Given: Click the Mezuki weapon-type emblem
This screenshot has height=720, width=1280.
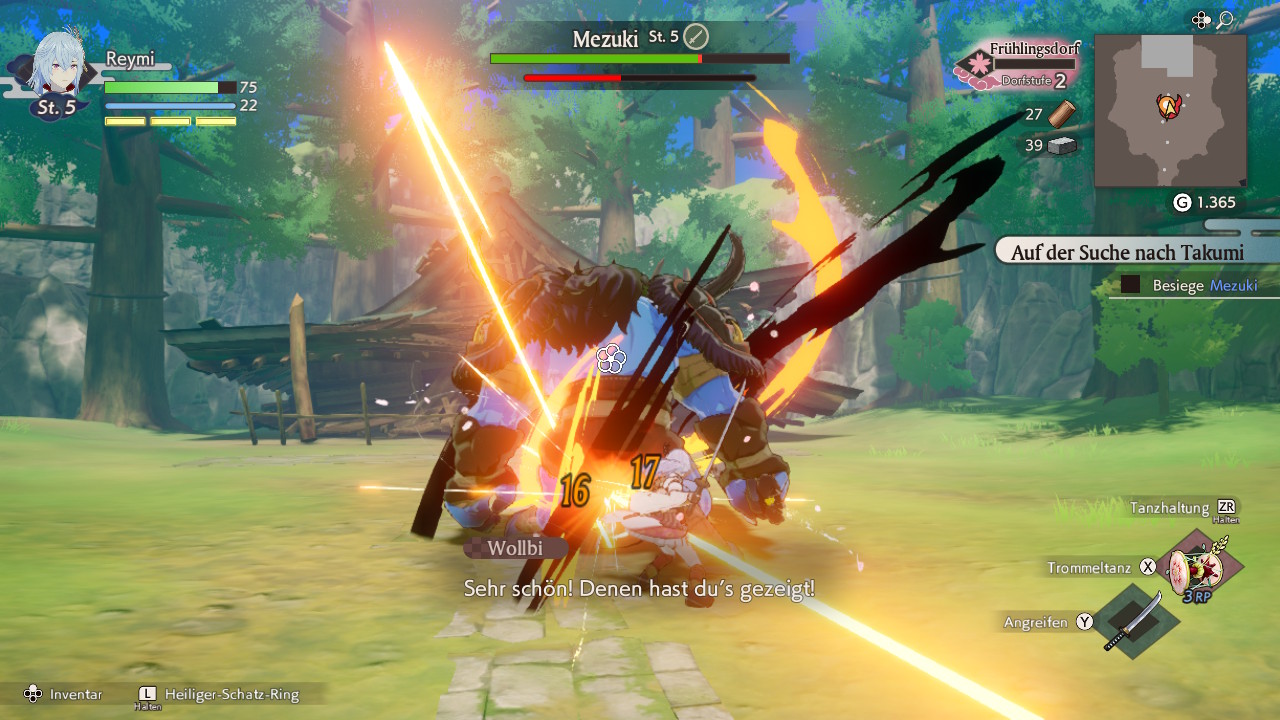Looking at the screenshot, I should pos(696,38).
